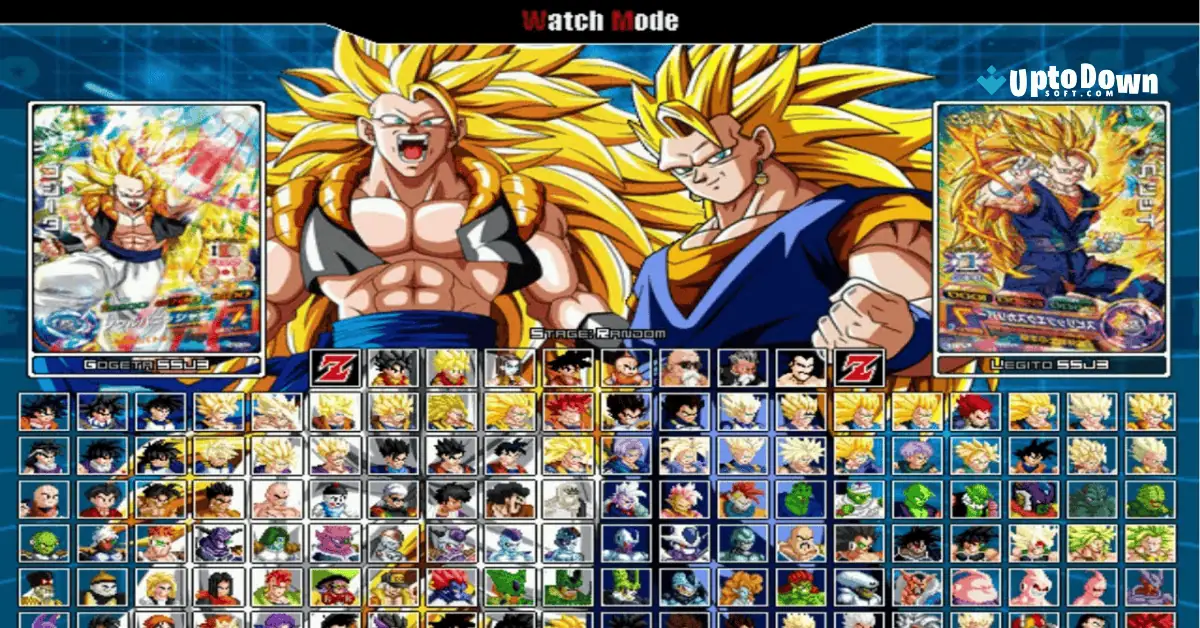Choose the green-skinned Bojack character tile
The image size is (1200, 628).
pos(801,586)
